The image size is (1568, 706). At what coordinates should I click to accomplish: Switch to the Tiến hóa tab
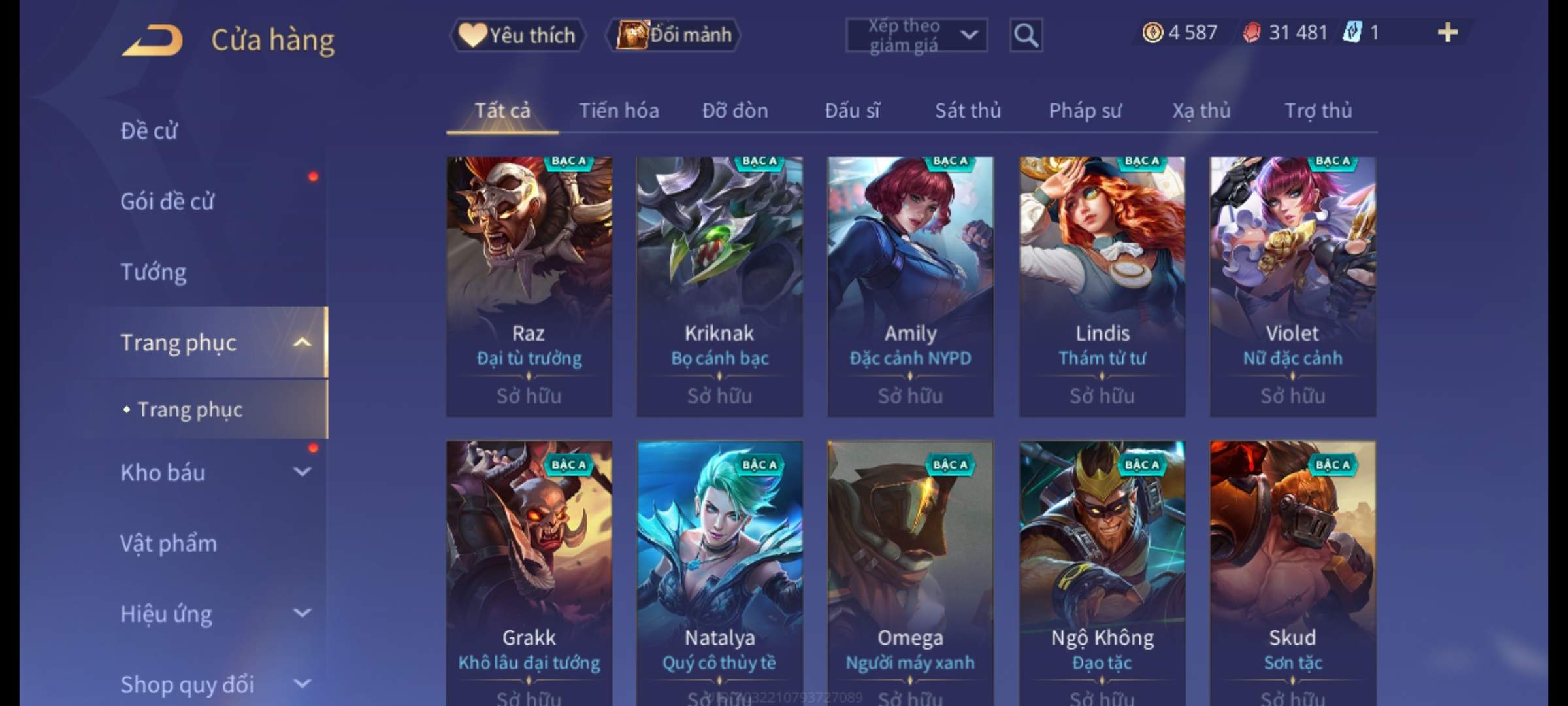click(x=619, y=111)
